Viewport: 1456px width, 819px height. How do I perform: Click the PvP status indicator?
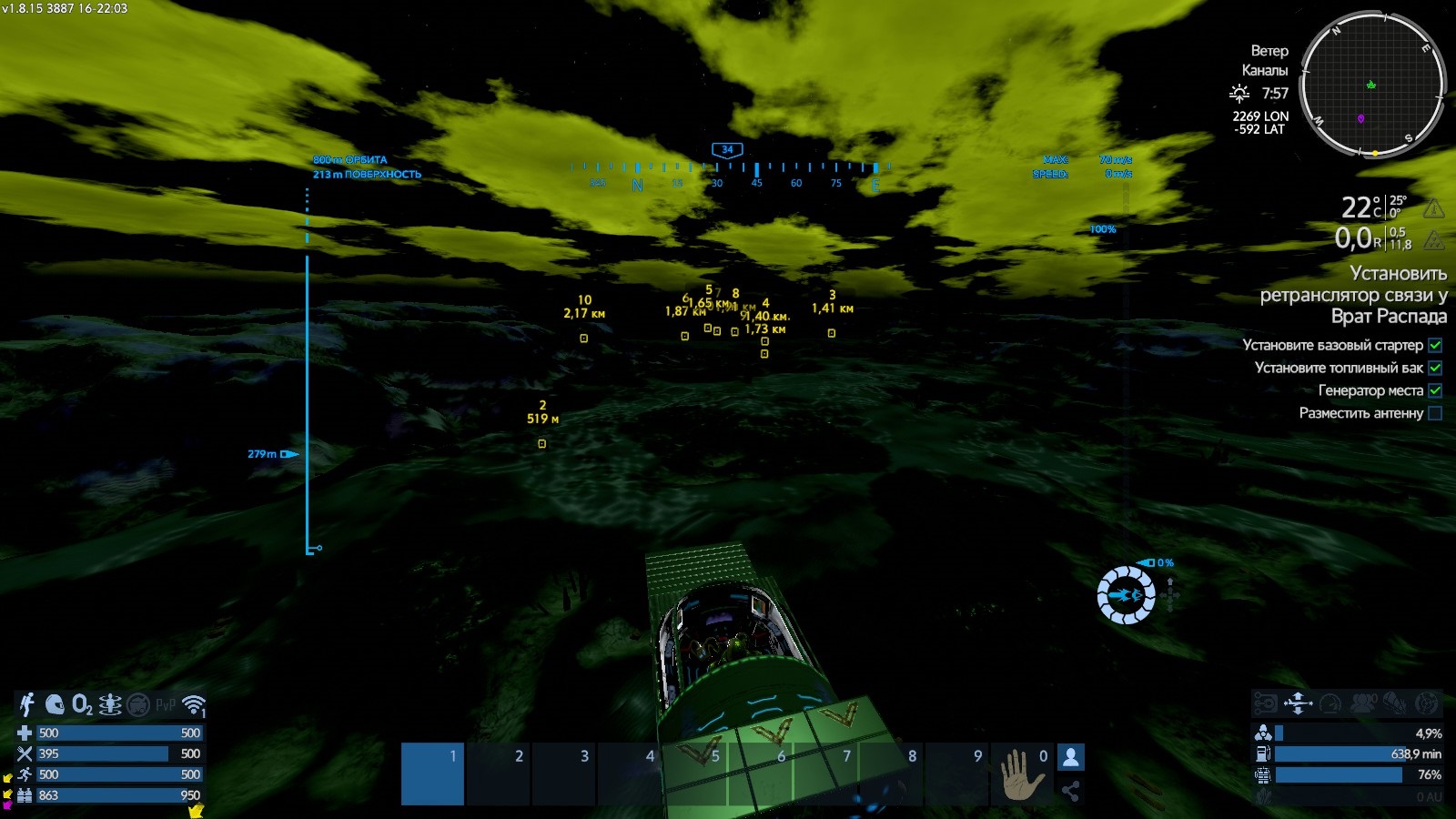point(166,705)
